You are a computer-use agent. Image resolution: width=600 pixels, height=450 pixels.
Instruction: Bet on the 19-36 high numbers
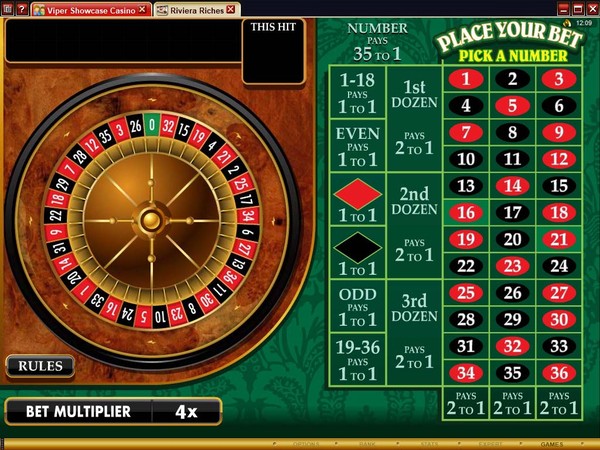click(x=358, y=359)
